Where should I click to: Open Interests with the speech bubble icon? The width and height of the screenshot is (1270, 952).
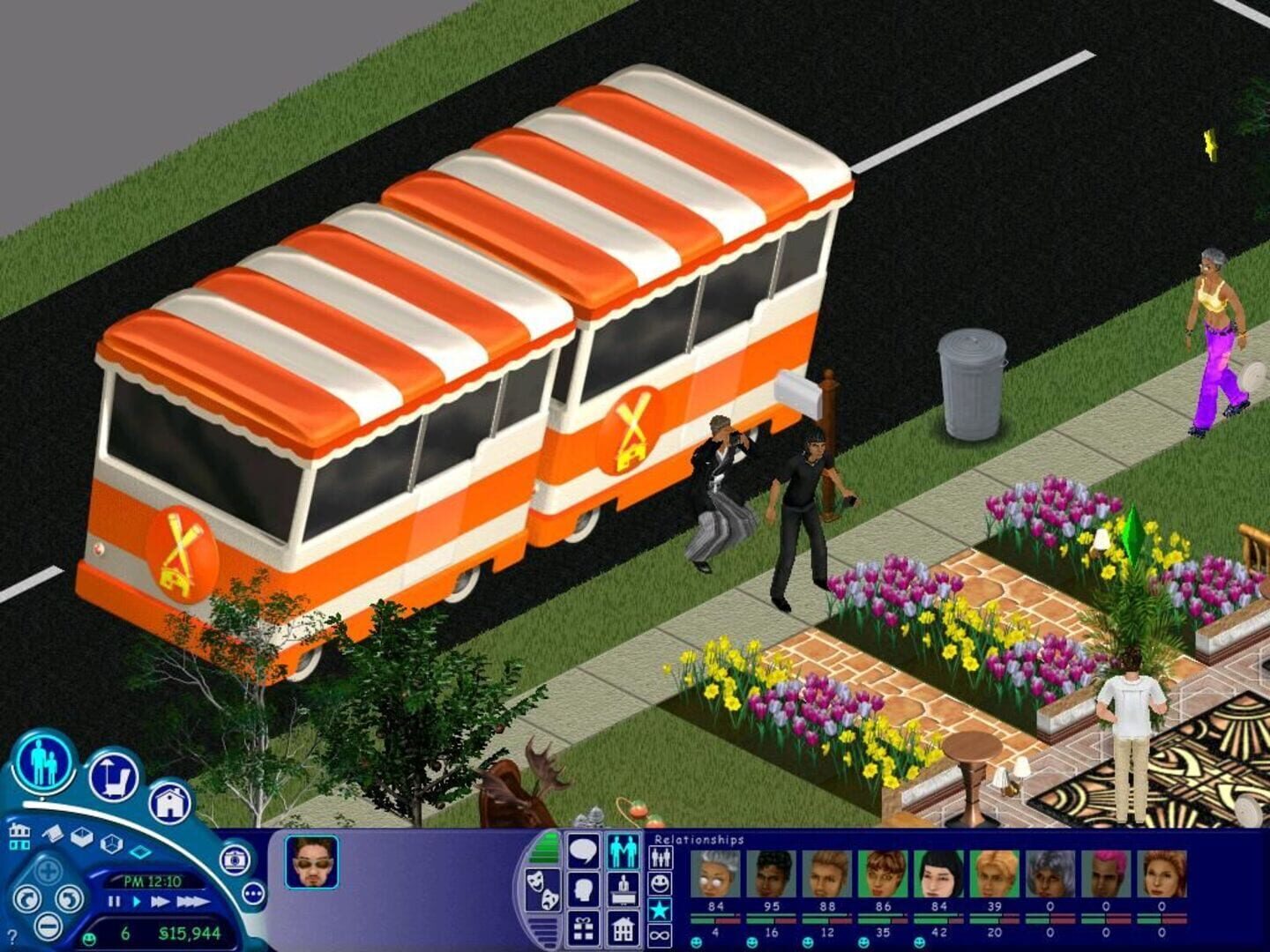pyautogui.click(x=582, y=850)
